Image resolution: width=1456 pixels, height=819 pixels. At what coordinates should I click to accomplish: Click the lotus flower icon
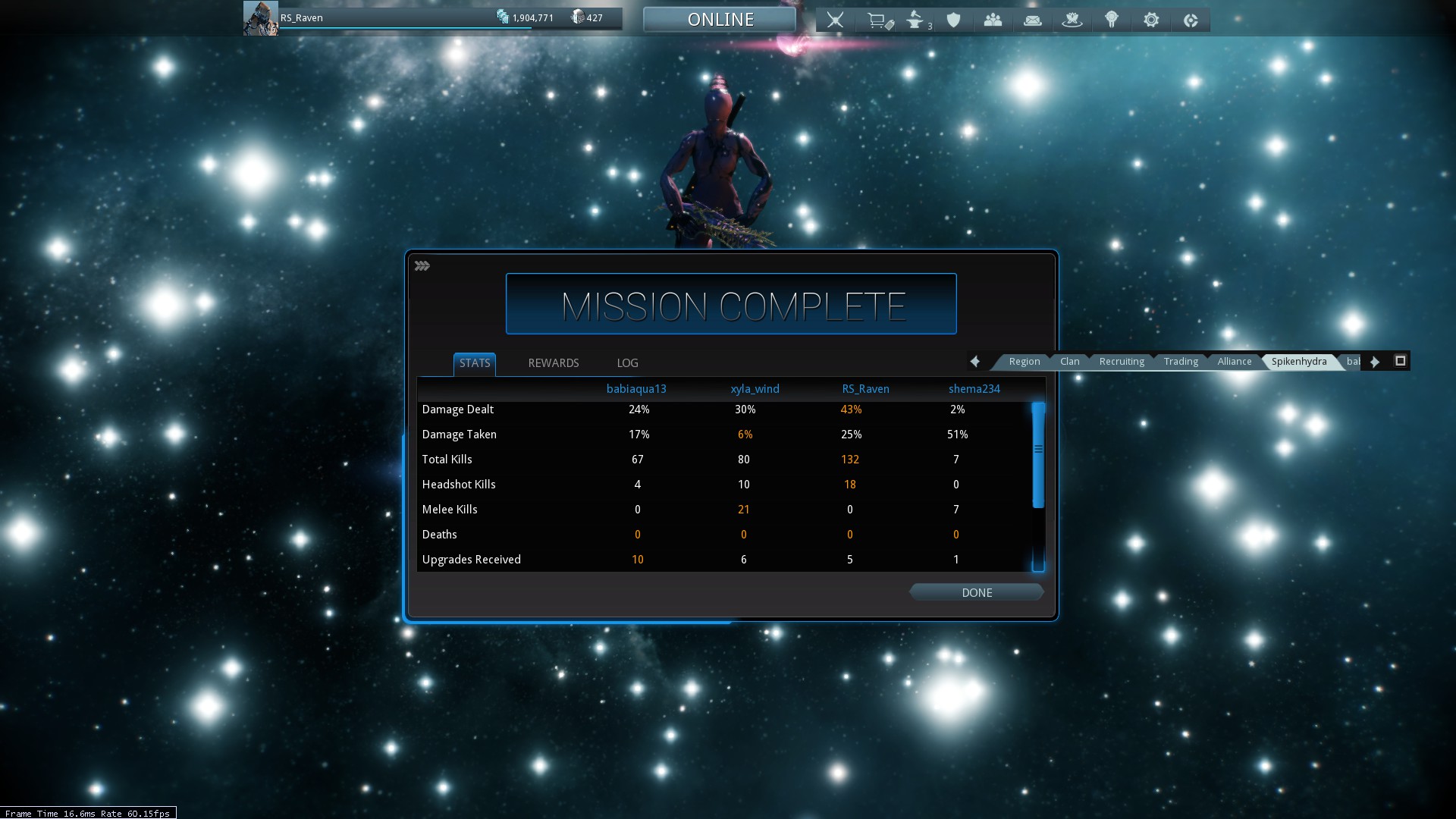click(x=1072, y=20)
